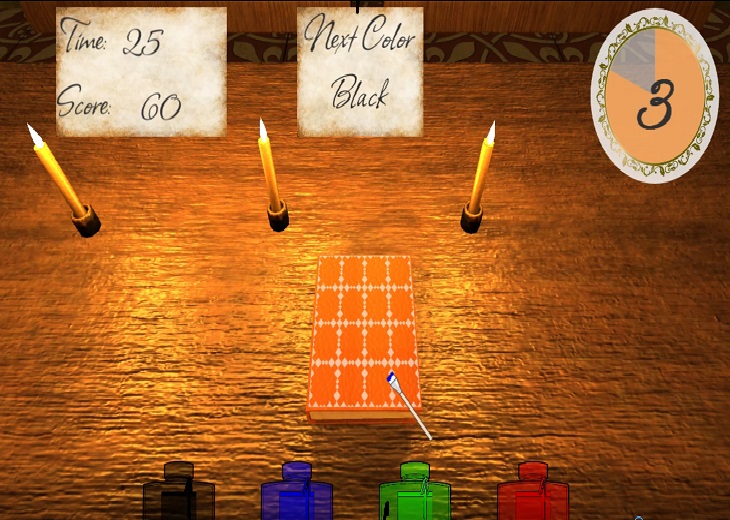Pick the green ink bottle
Image resolution: width=730 pixels, height=520 pixels.
[x=415, y=494]
